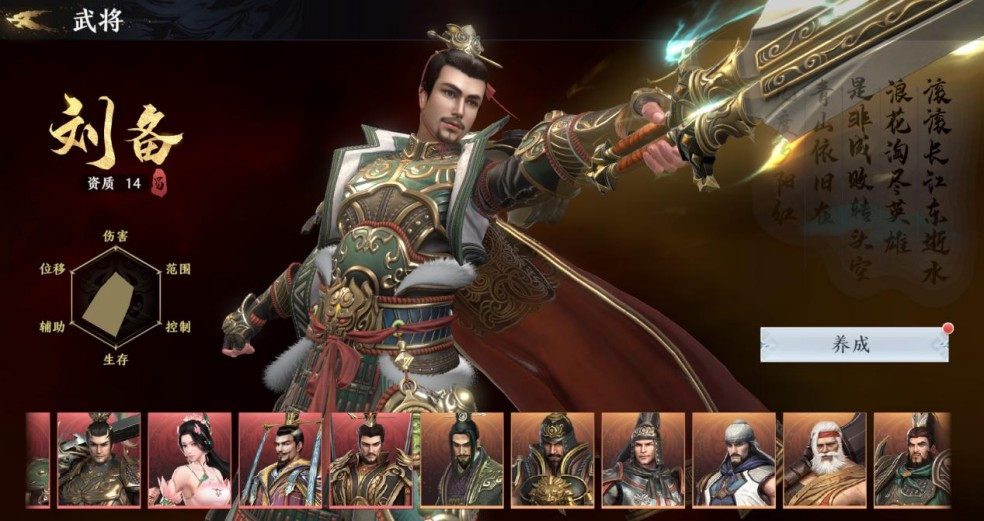This screenshot has width=984, height=521.
Task: Choose the general in the tall black hat
Action: [x=461, y=459]
